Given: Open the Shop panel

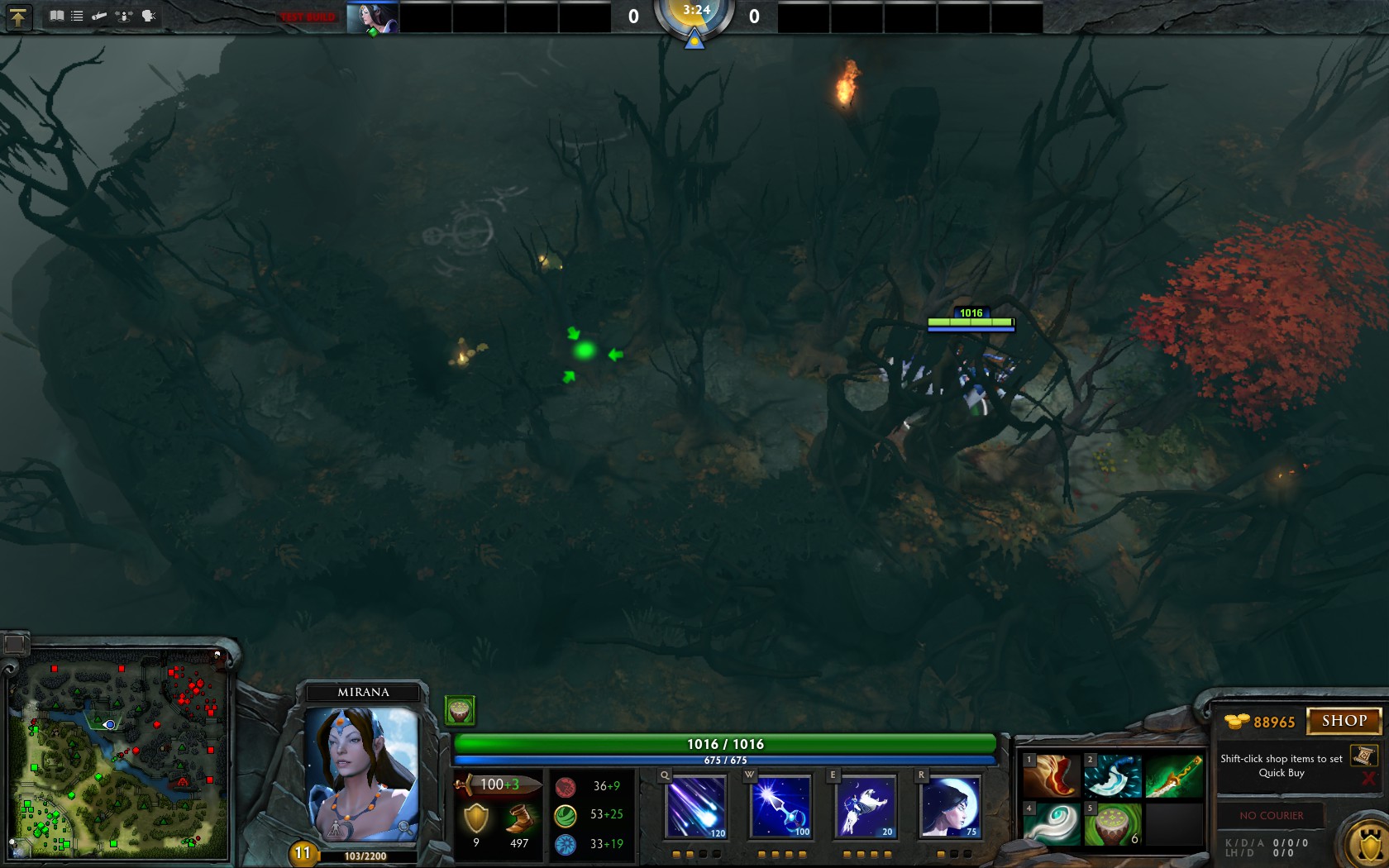Looking at the screenshot, I should coord(1344,721).
